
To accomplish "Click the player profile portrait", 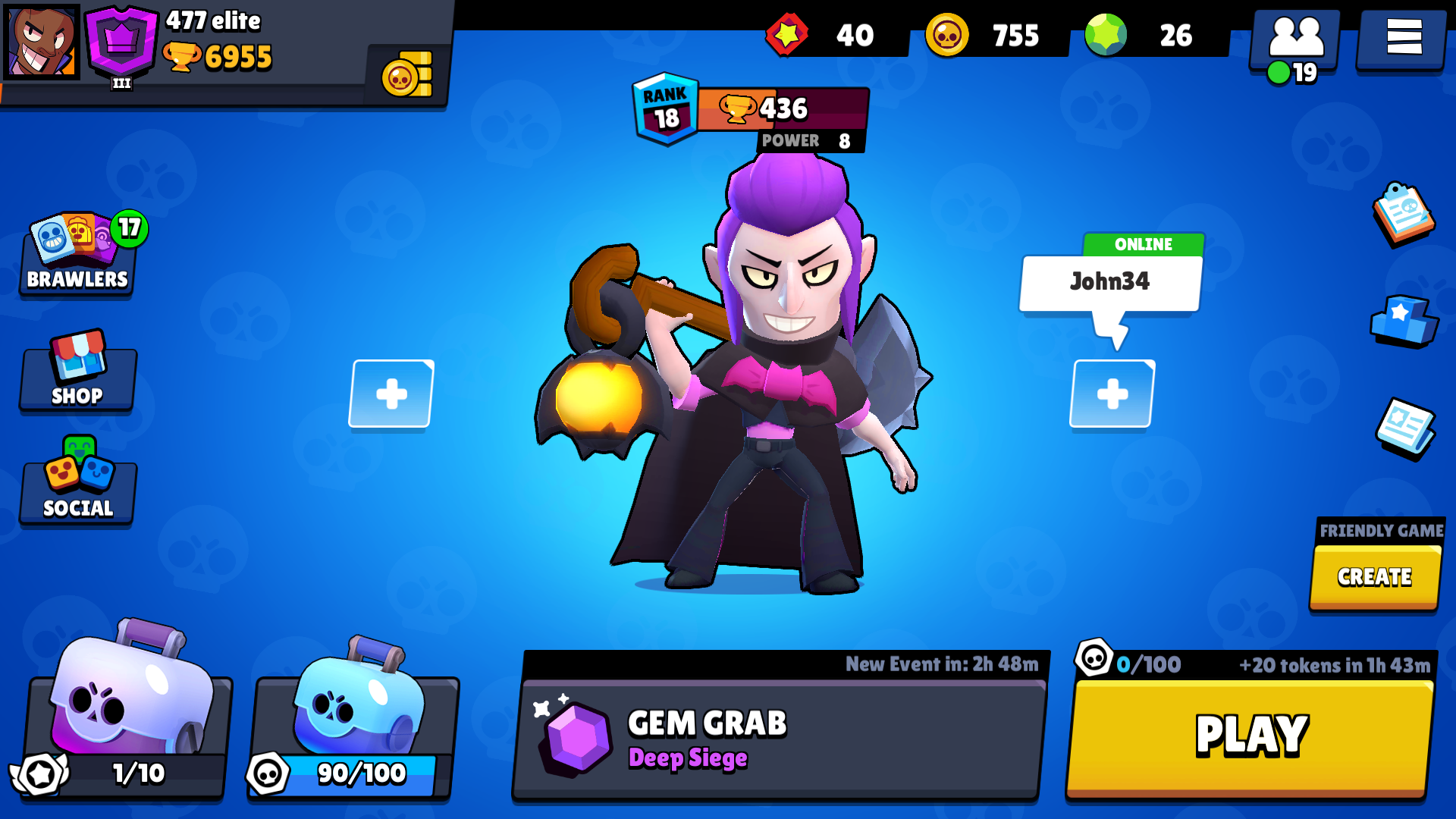I will (x=42, y=42).
